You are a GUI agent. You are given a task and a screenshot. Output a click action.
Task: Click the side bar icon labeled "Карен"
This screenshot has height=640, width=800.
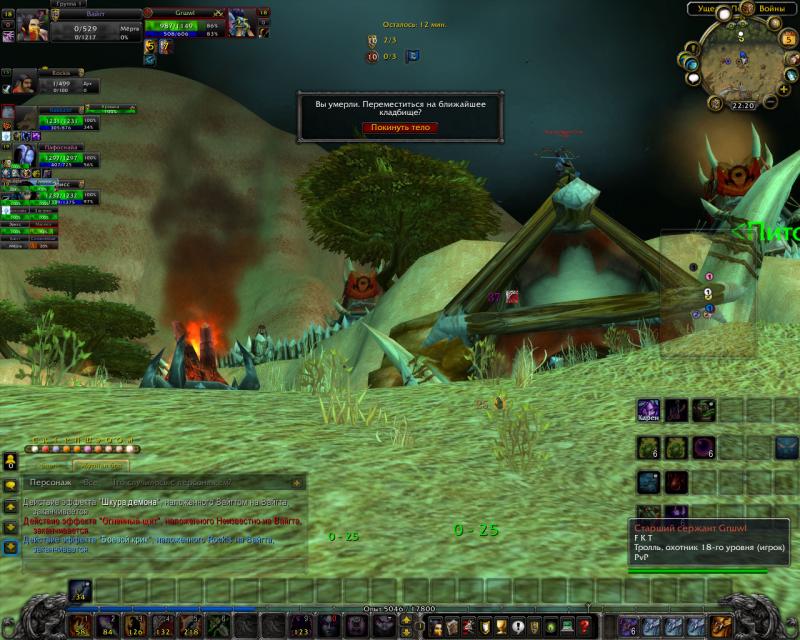pos(648,410)
